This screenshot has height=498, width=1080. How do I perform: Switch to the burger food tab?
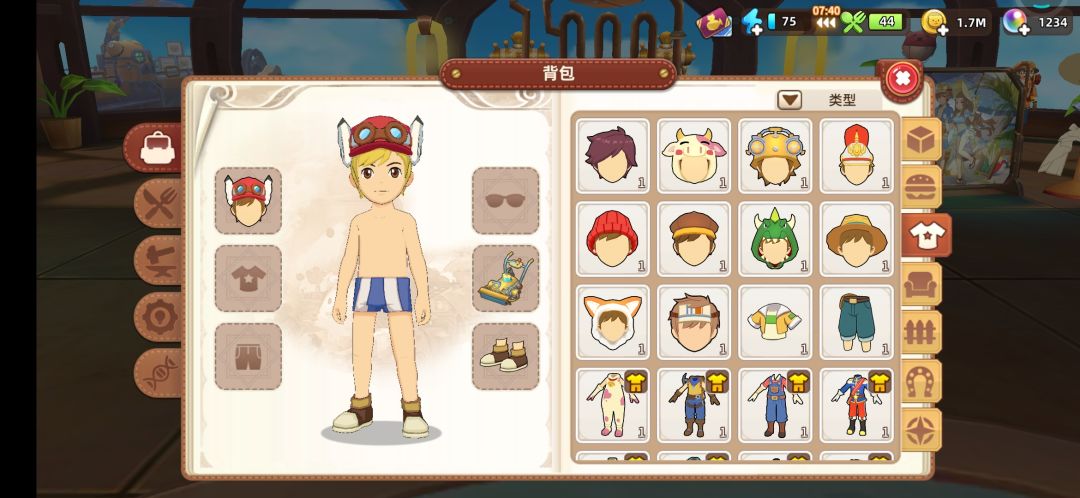[x=922, y=187]
